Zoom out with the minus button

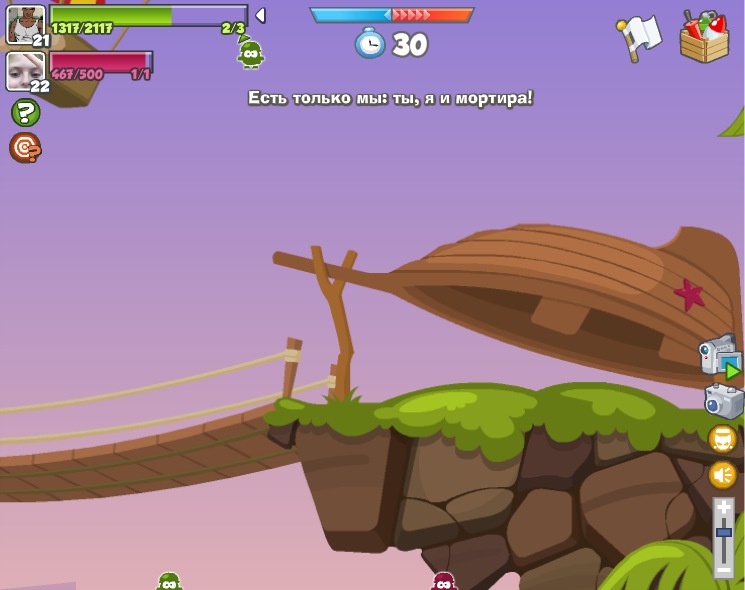click(x=723, y=569)
